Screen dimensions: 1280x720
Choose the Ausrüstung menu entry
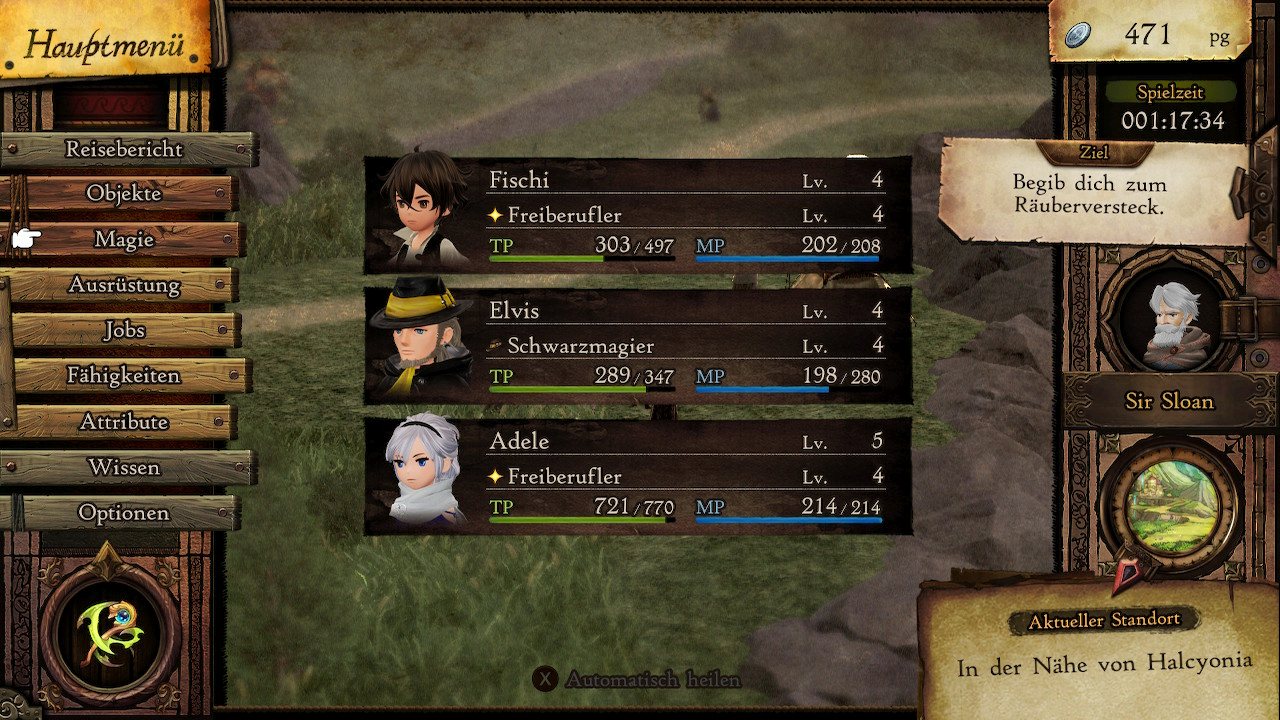(124, 285)
